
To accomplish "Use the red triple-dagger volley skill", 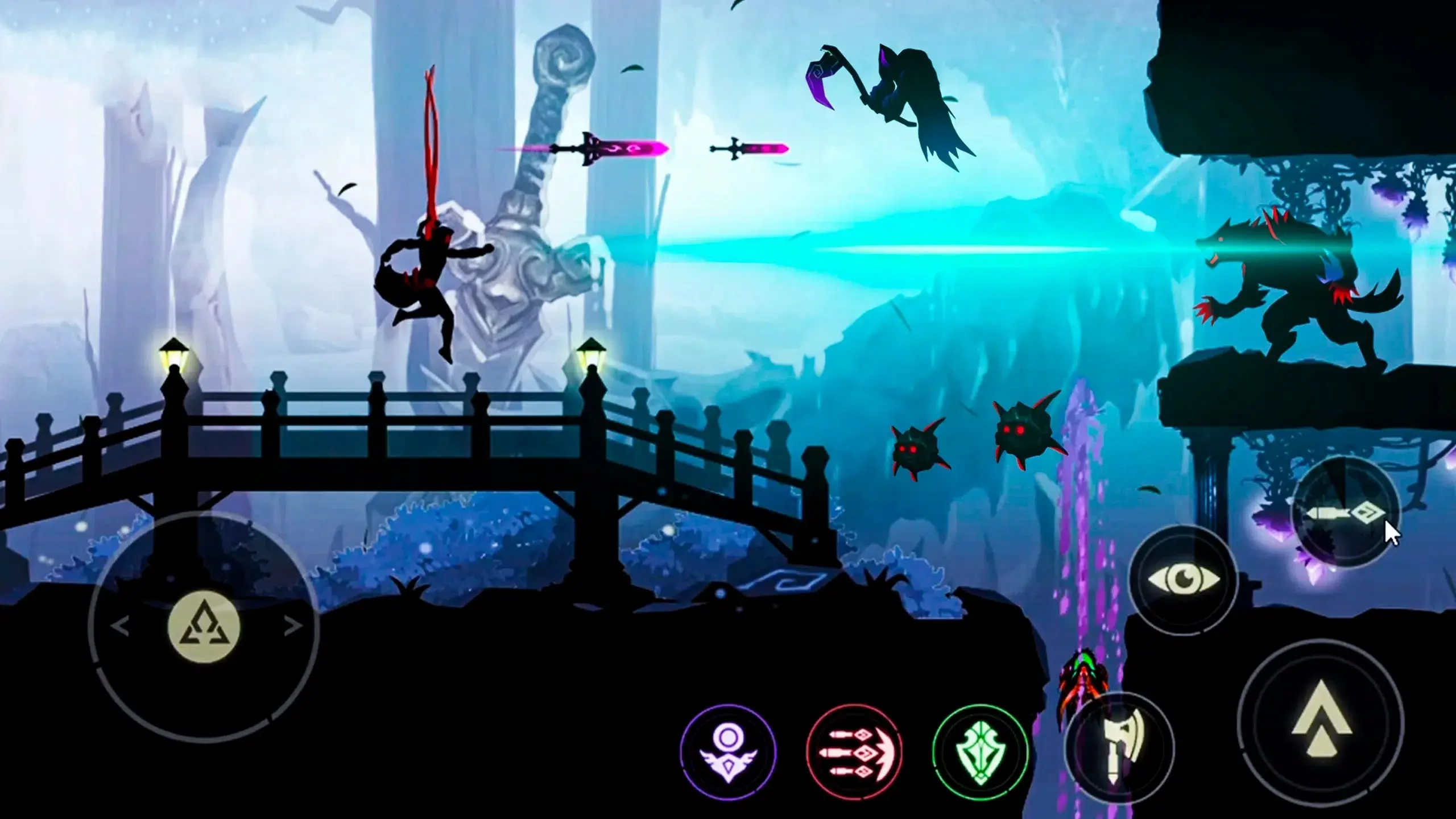I will 854,753.
